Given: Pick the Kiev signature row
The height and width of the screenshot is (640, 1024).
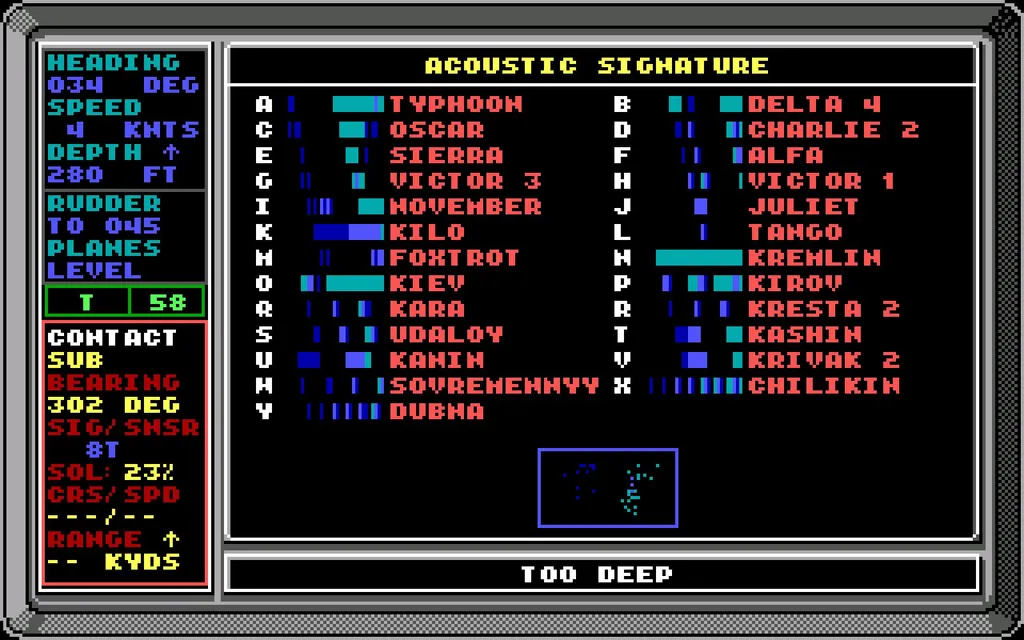Looking at the screenshot, I should tap(427, 283).
